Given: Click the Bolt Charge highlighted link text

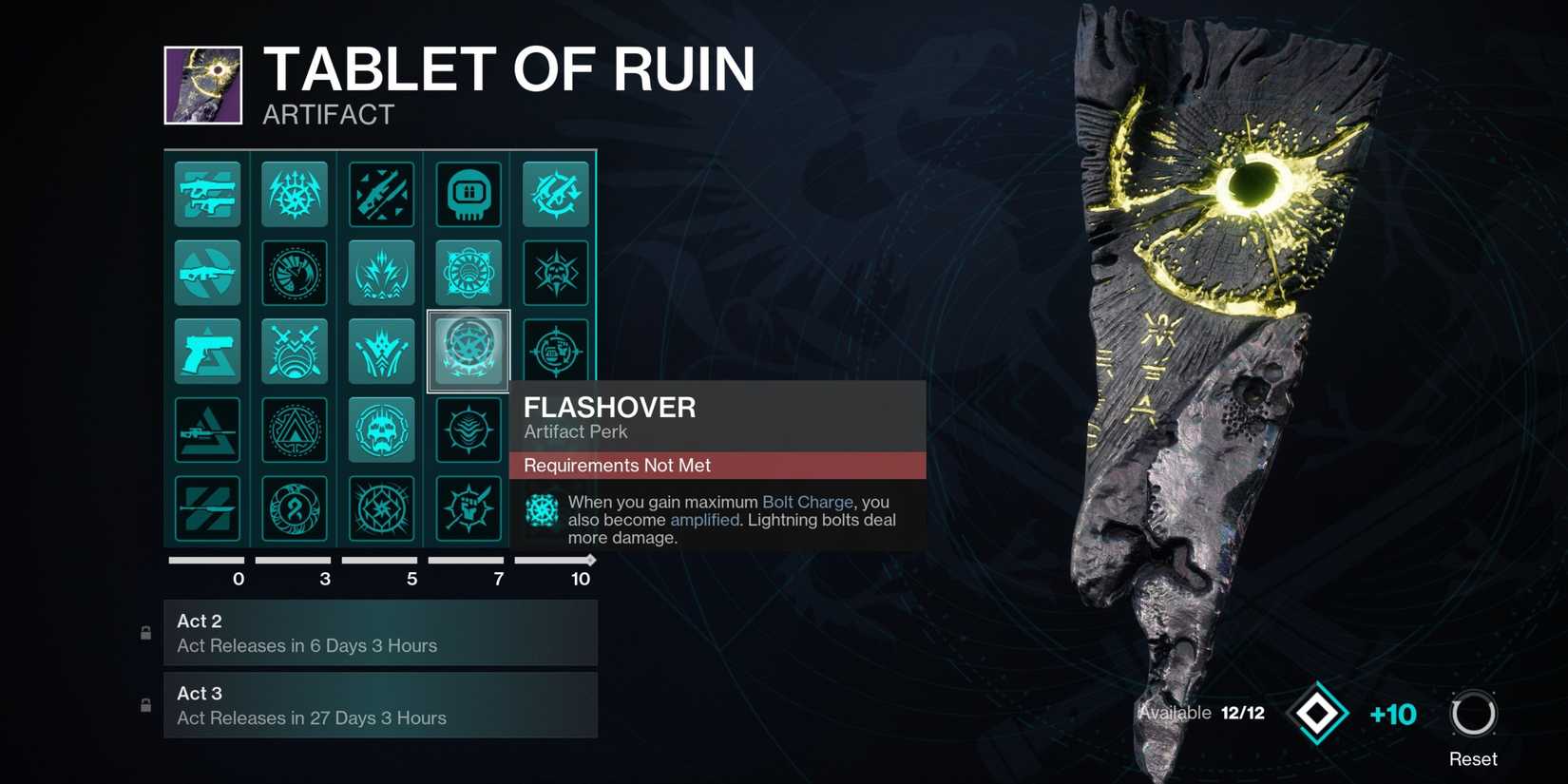Looking at the screenshot, I should [x=806, y=502].
